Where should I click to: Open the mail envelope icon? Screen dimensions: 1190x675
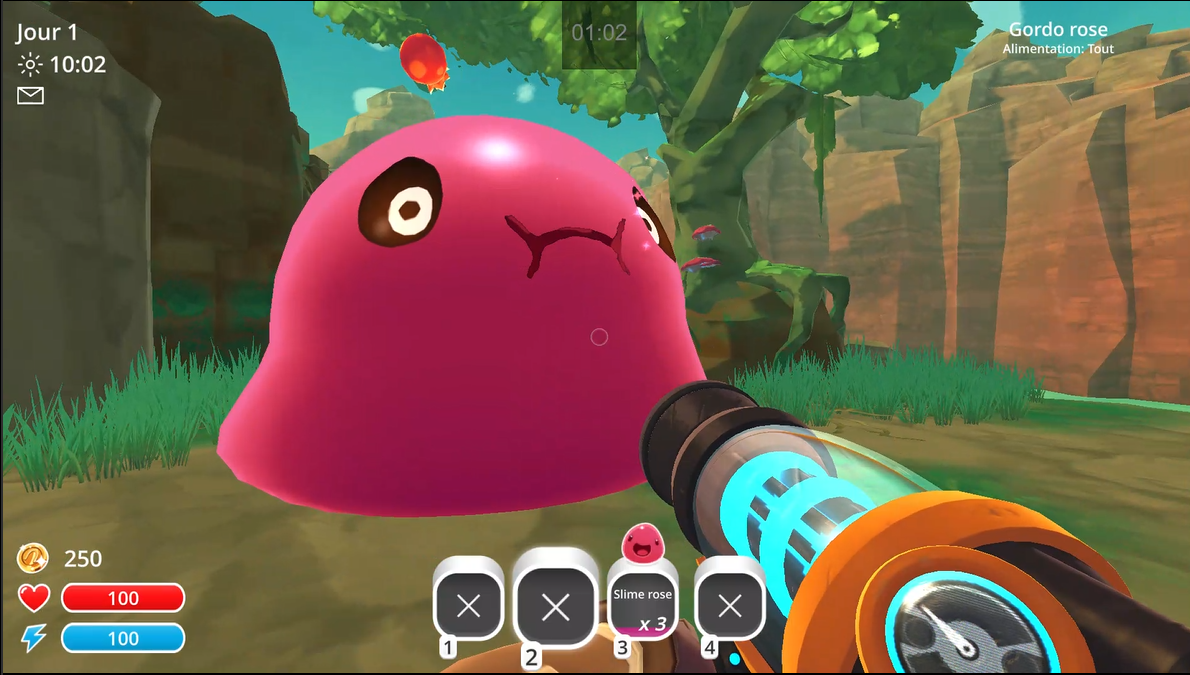tap(31, 95)
